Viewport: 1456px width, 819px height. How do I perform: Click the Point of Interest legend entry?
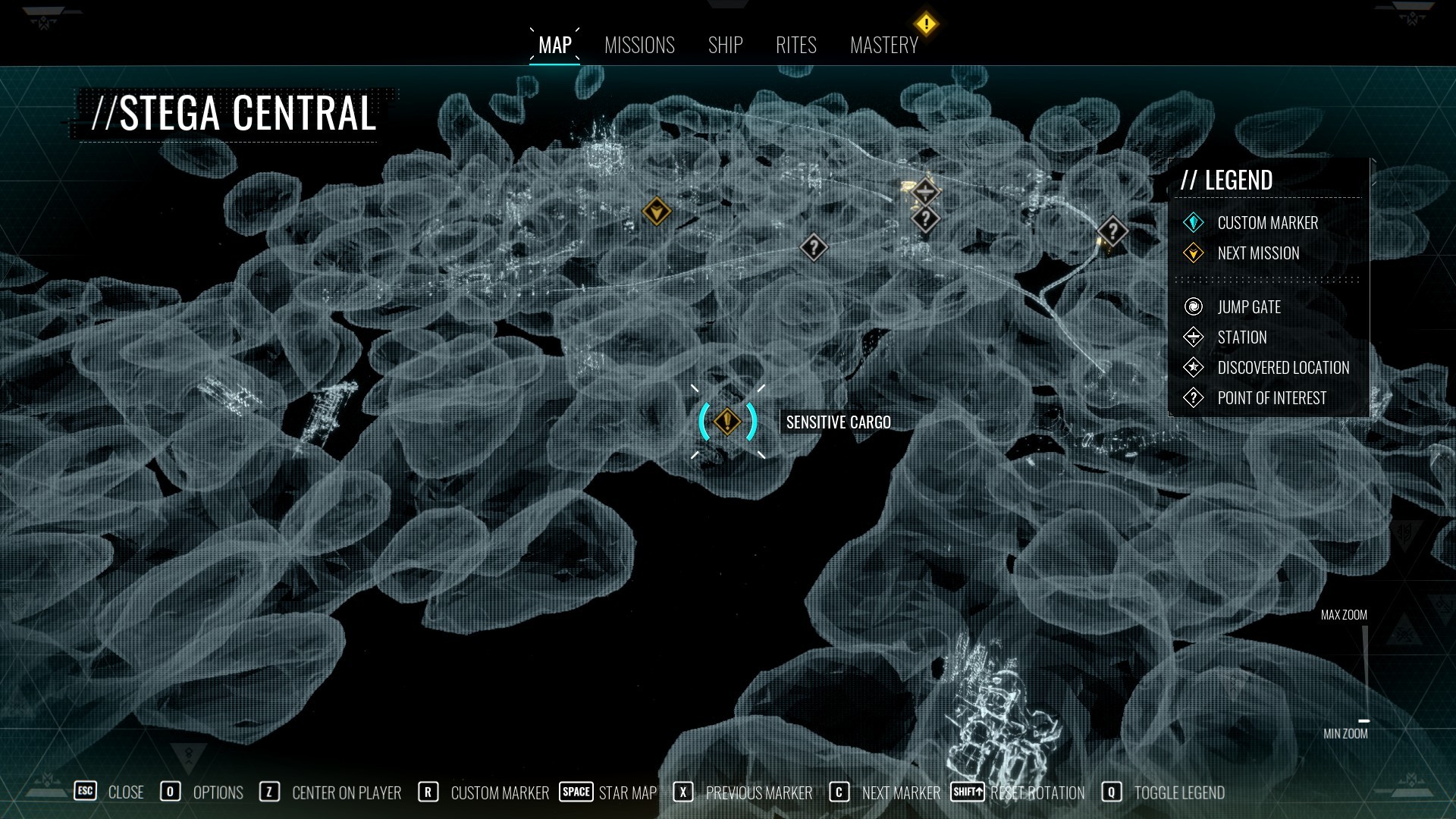point(1271,398)
